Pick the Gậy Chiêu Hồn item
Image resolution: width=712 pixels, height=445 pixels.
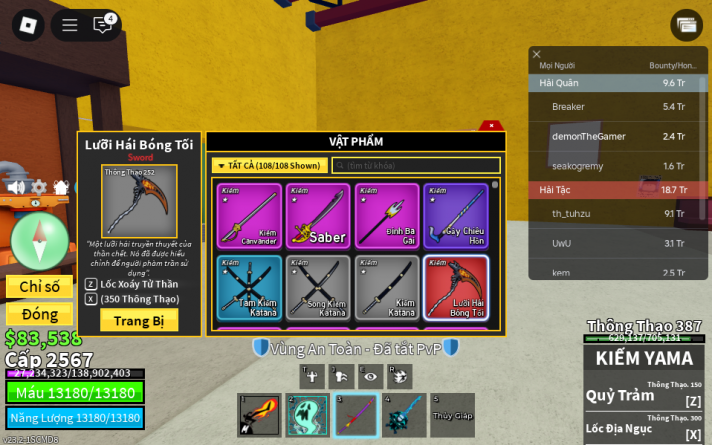(456, 215)
